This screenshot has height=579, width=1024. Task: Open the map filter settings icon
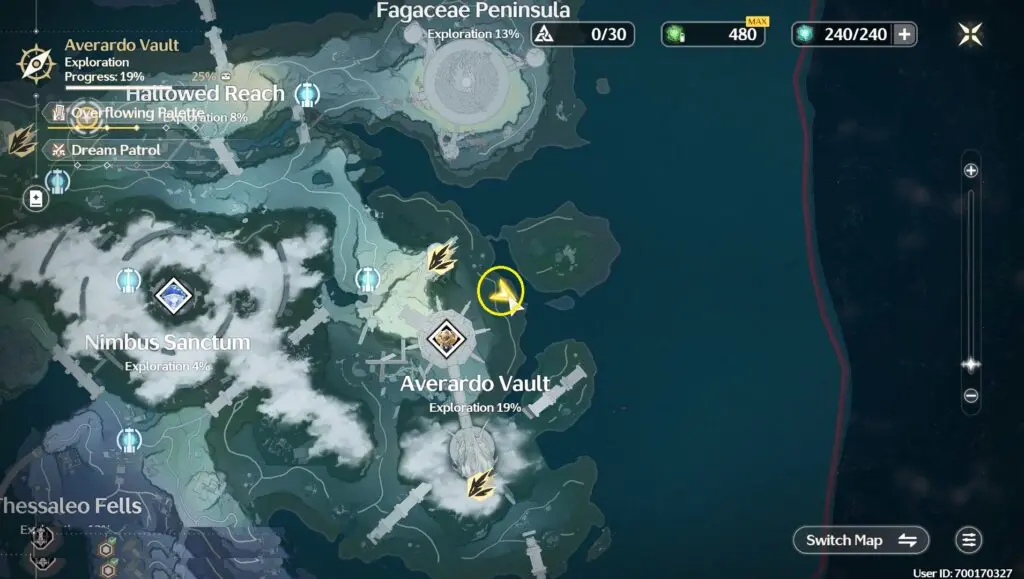click(968, 540)
